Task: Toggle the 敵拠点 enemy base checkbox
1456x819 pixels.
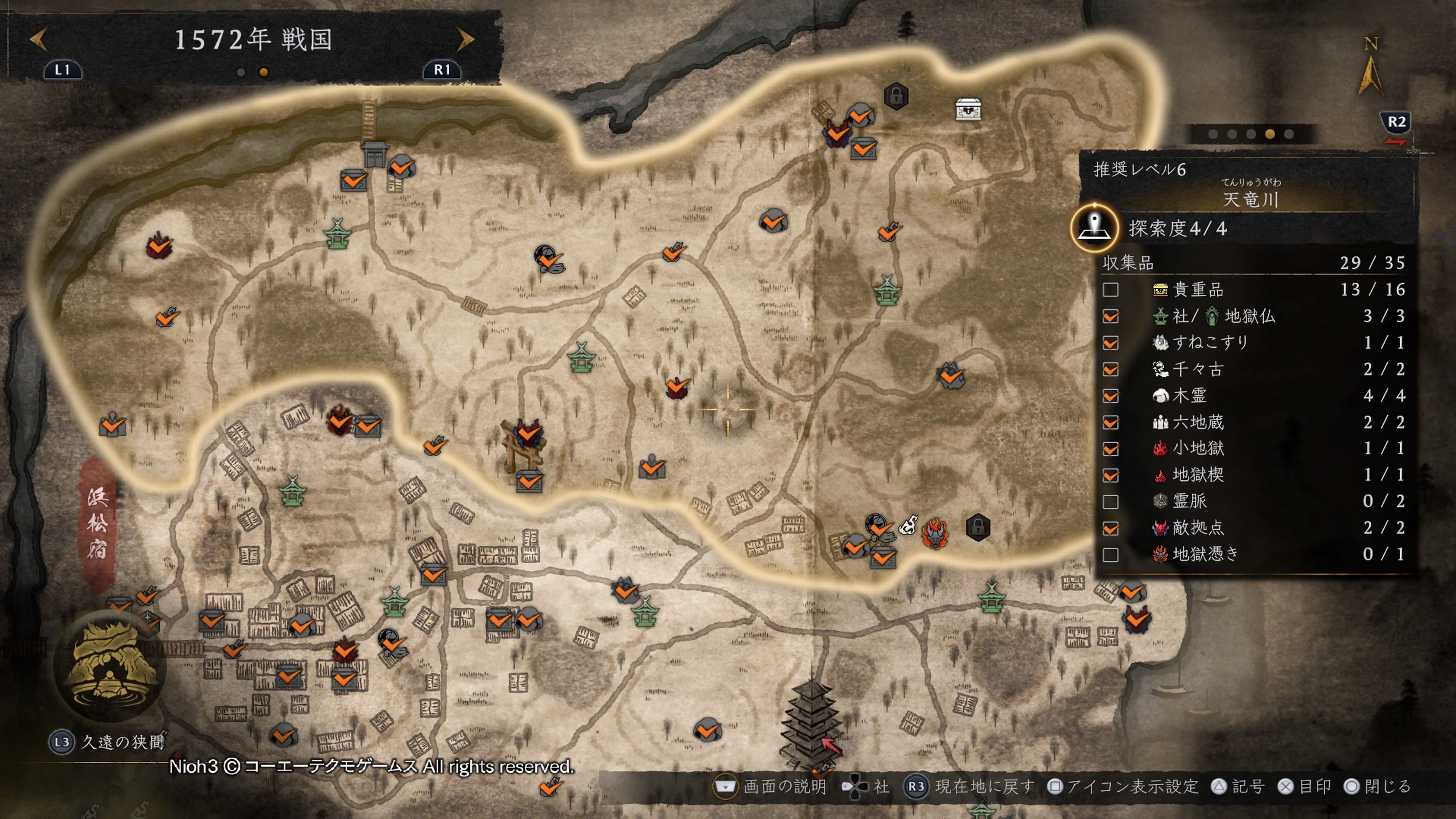Action: tap(1110, 529)
